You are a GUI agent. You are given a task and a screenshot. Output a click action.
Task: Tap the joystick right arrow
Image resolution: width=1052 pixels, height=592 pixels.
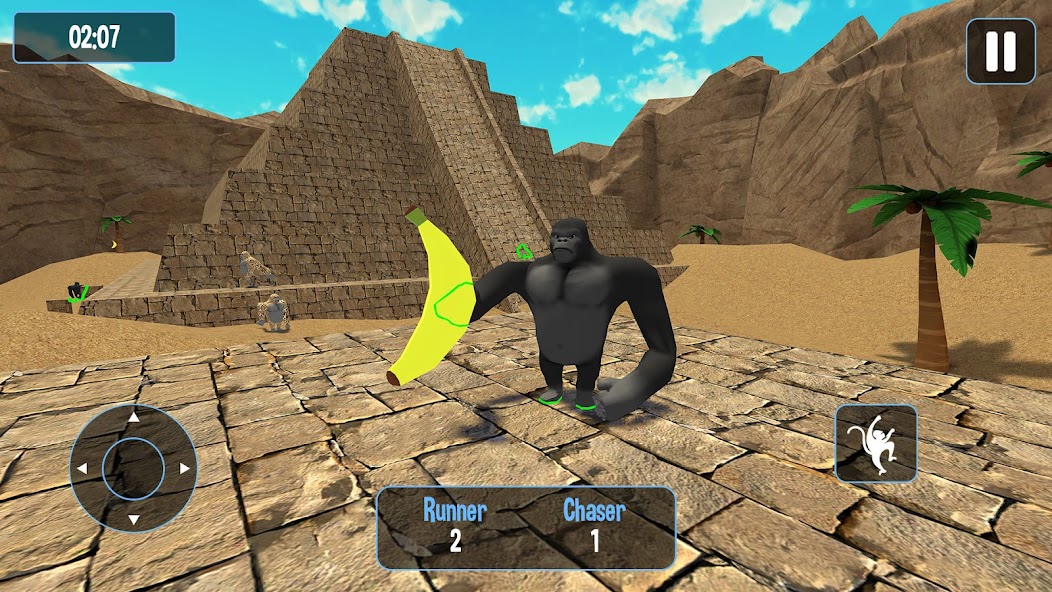pyautogui.click(x=184, y=468)
